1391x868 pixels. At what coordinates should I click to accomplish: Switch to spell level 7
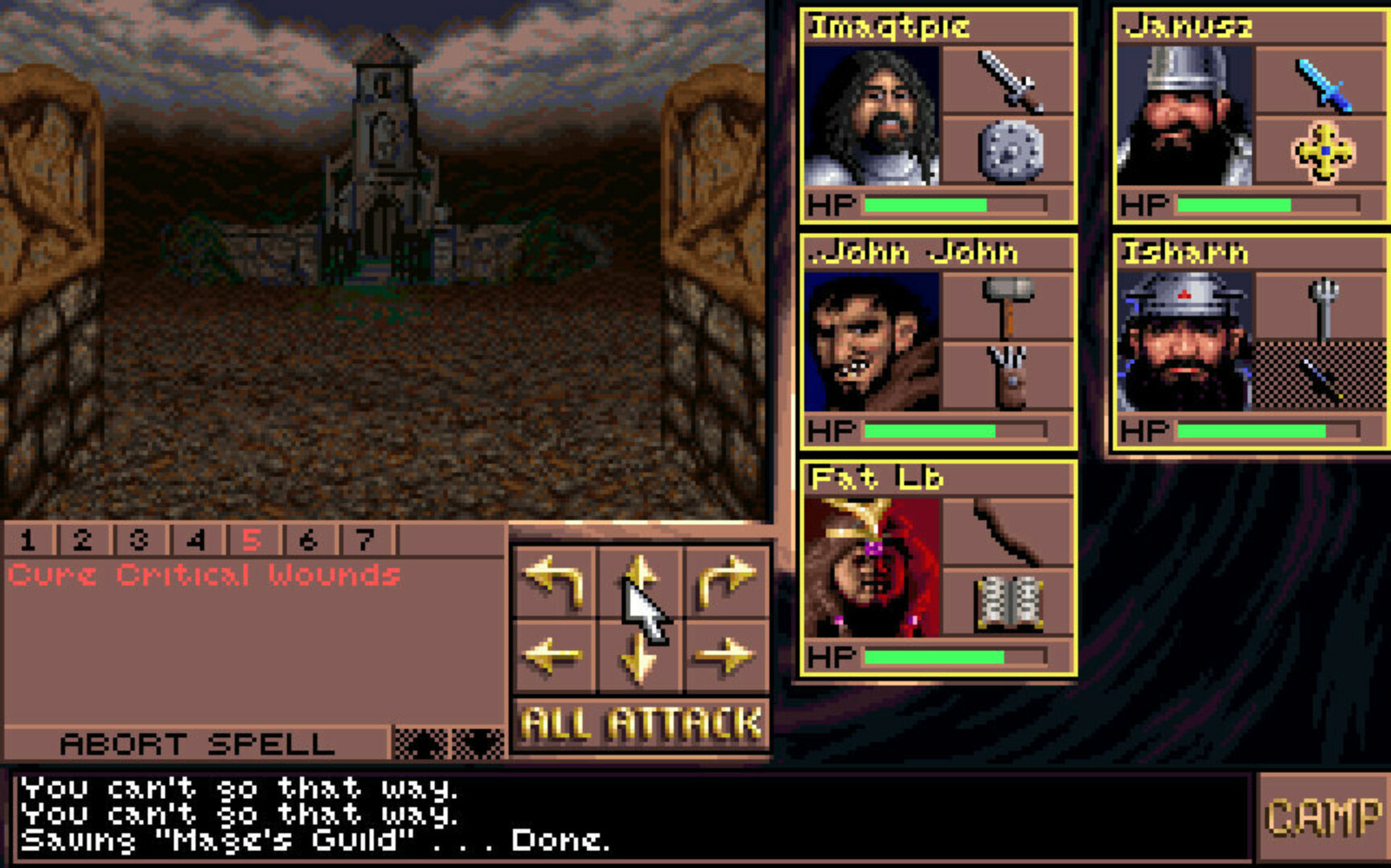pos(364,540)
